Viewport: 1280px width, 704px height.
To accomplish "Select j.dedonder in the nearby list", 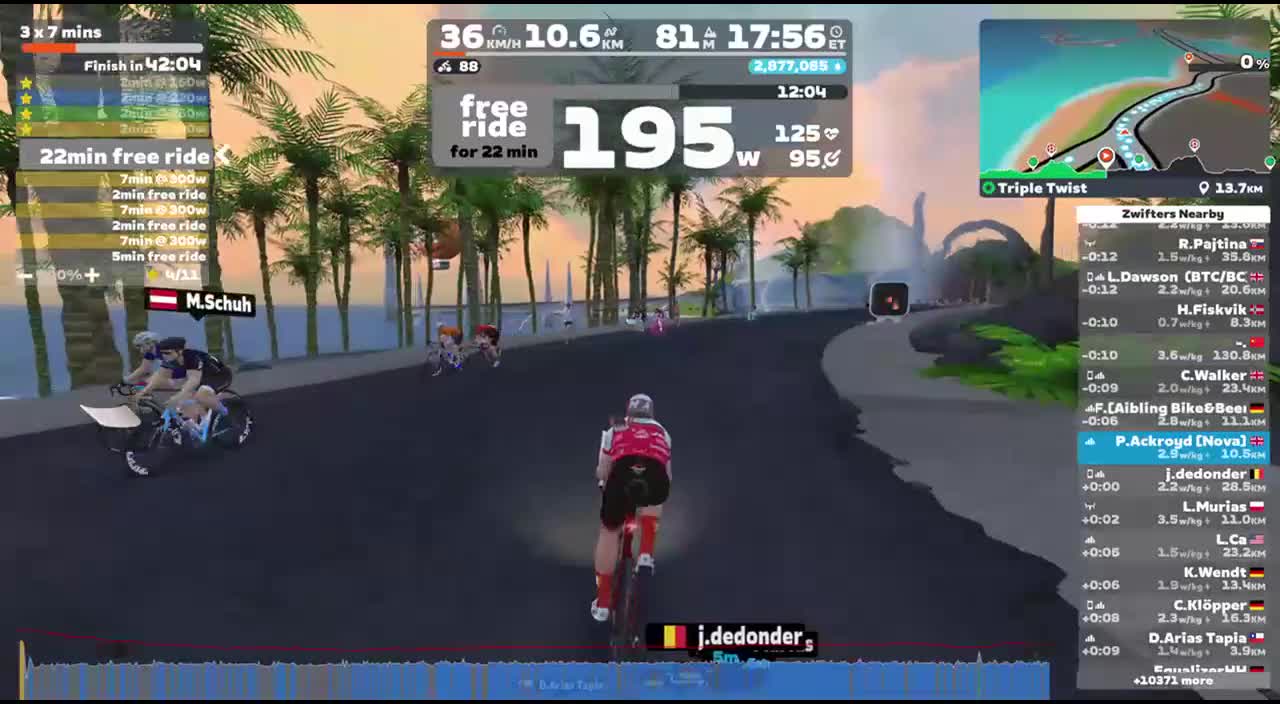I will pos(1173,480).
